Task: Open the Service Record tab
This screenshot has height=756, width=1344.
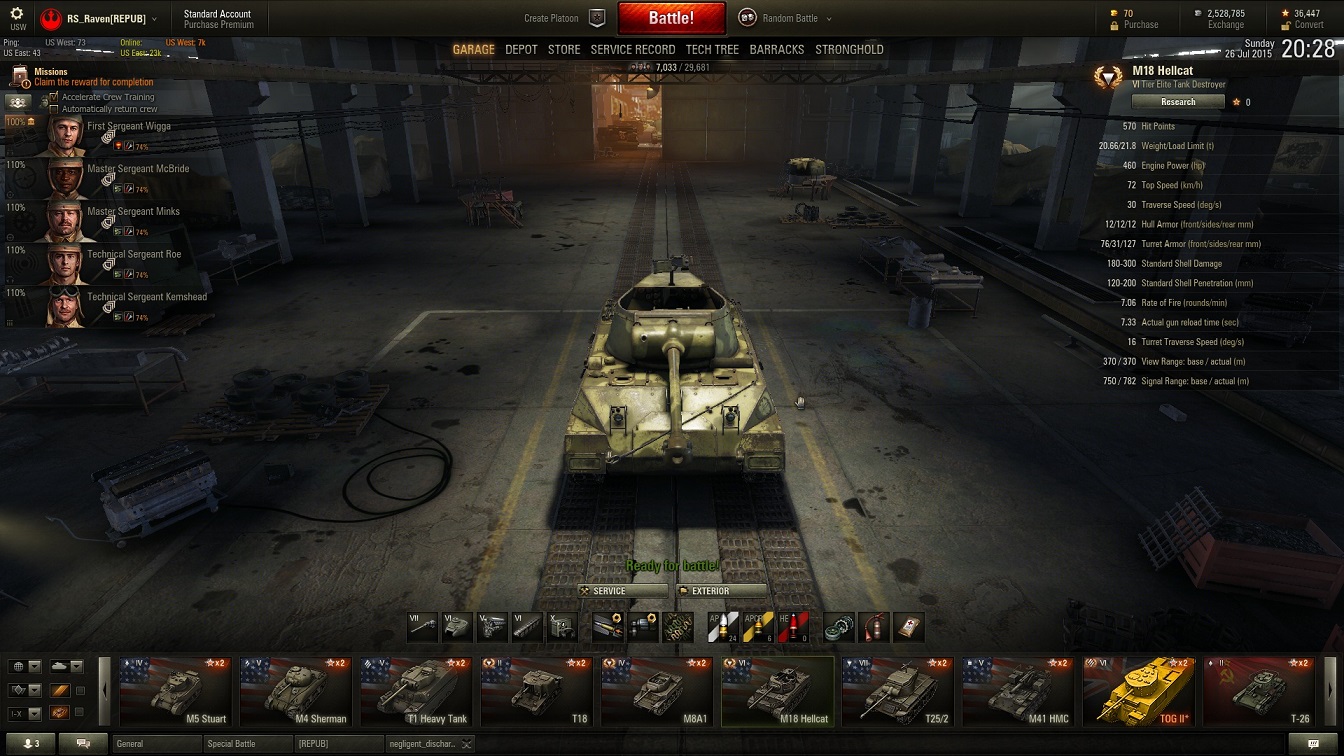Action: pyautogui.click(x=633, y=49)
